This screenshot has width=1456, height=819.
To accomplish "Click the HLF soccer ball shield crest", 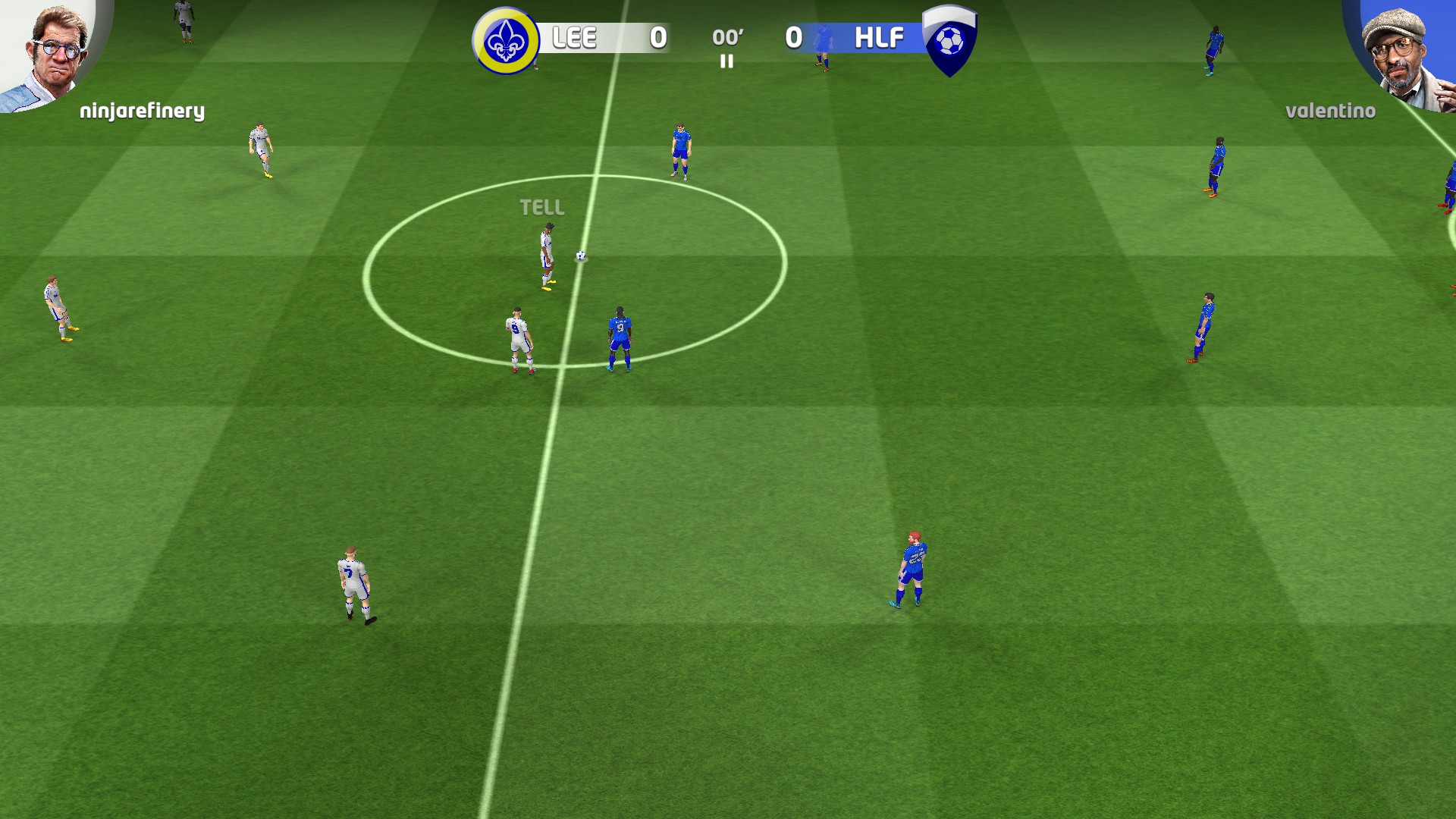I will point(950,42).
